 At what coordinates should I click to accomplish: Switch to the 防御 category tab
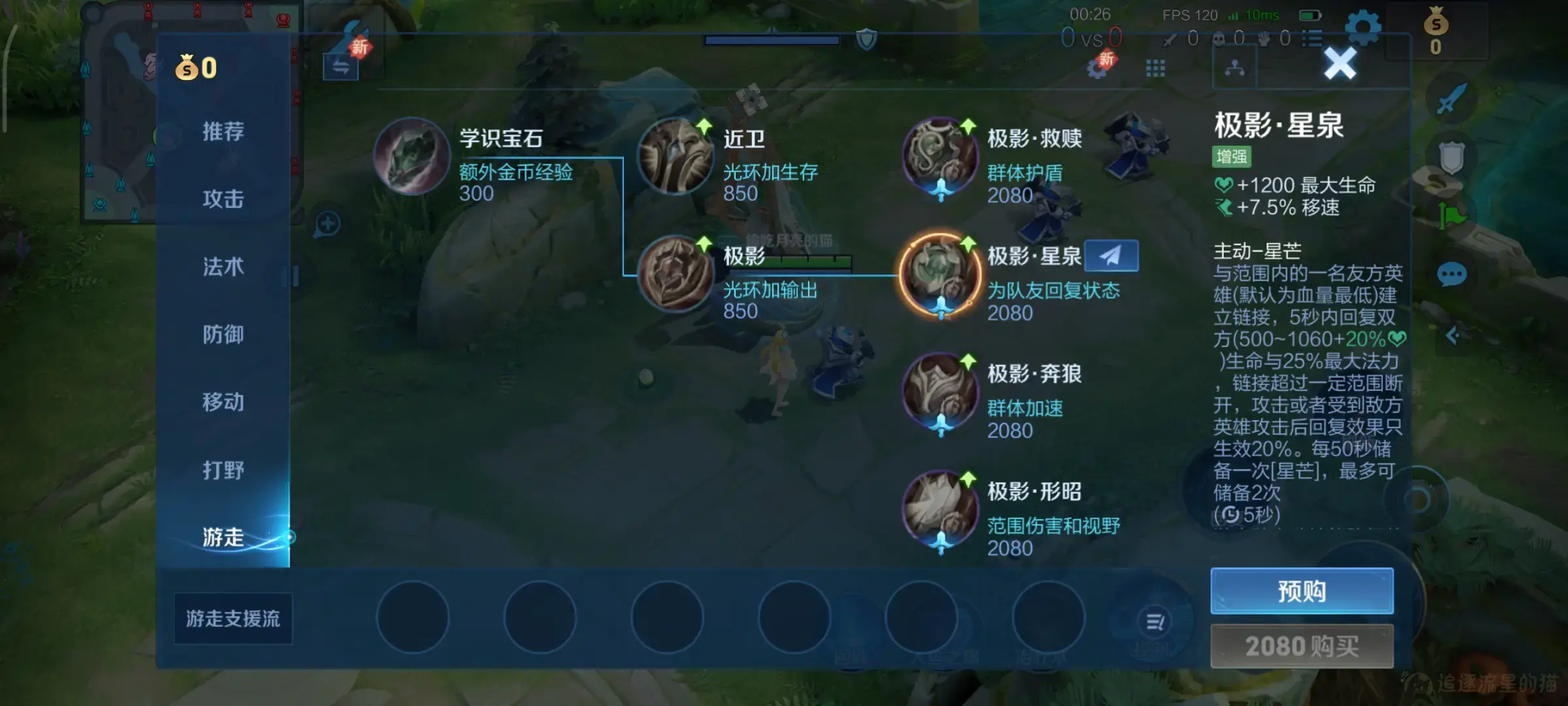[x=225, y=335]
